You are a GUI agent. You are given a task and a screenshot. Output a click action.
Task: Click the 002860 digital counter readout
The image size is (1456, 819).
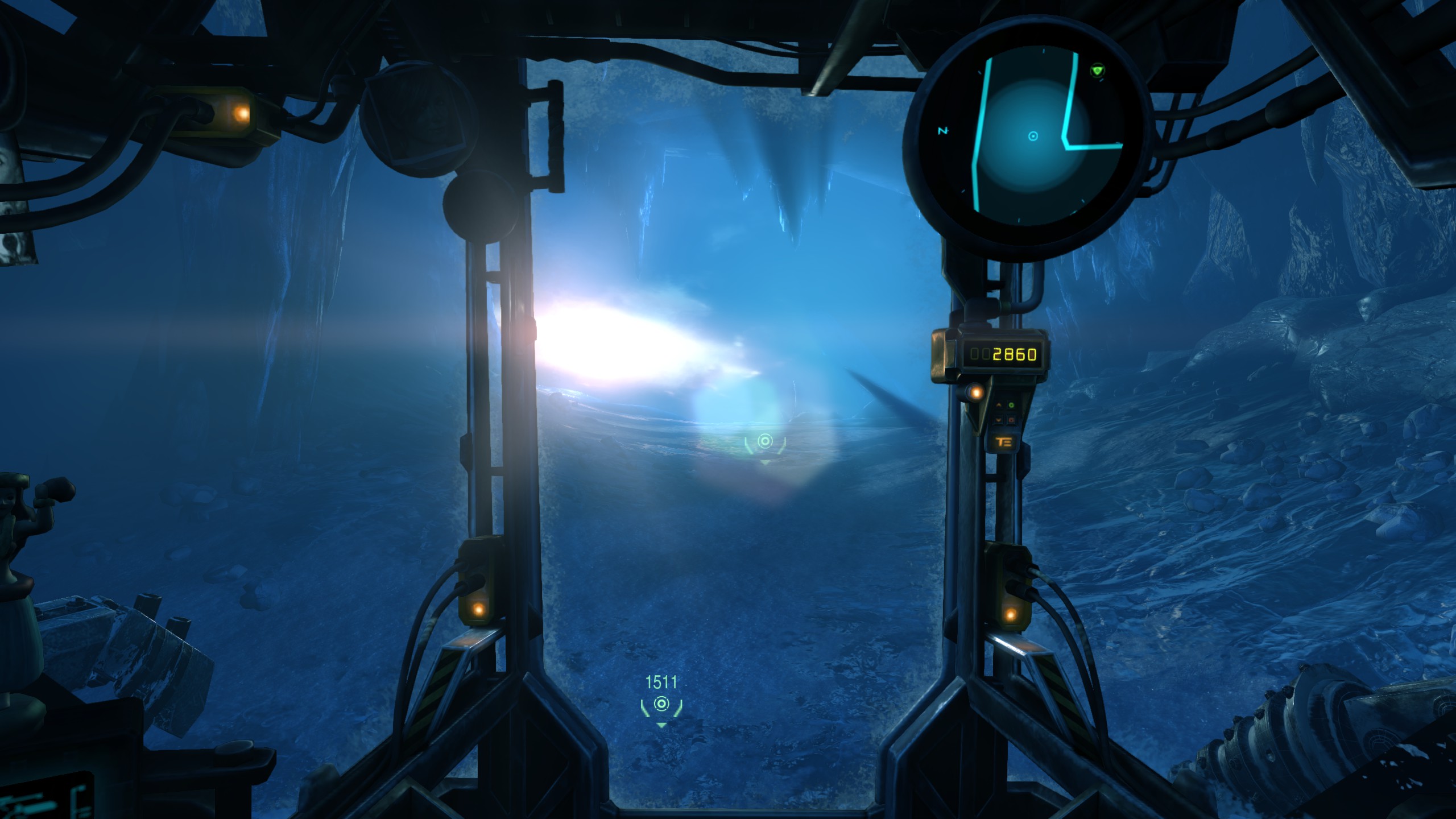coord(1005,353)
